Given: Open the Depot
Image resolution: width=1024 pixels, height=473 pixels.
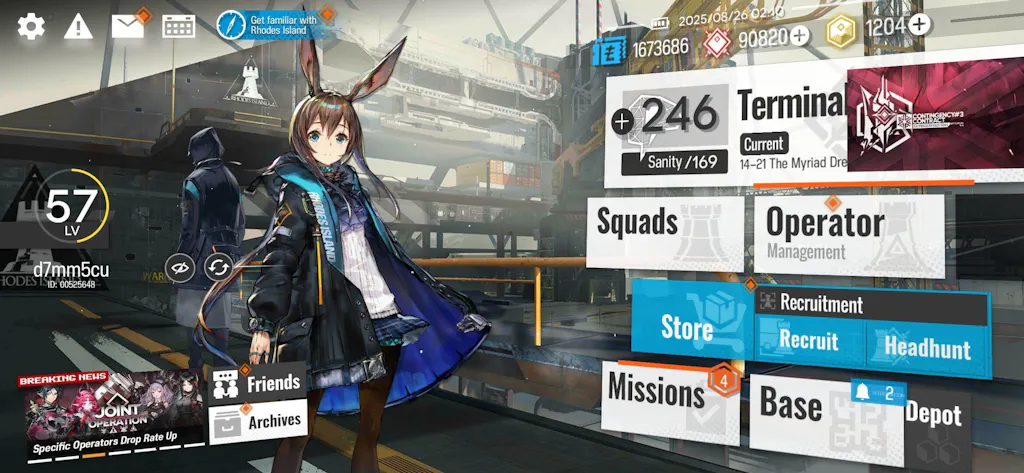Looking at the screenshot, I should coord(935,415).
